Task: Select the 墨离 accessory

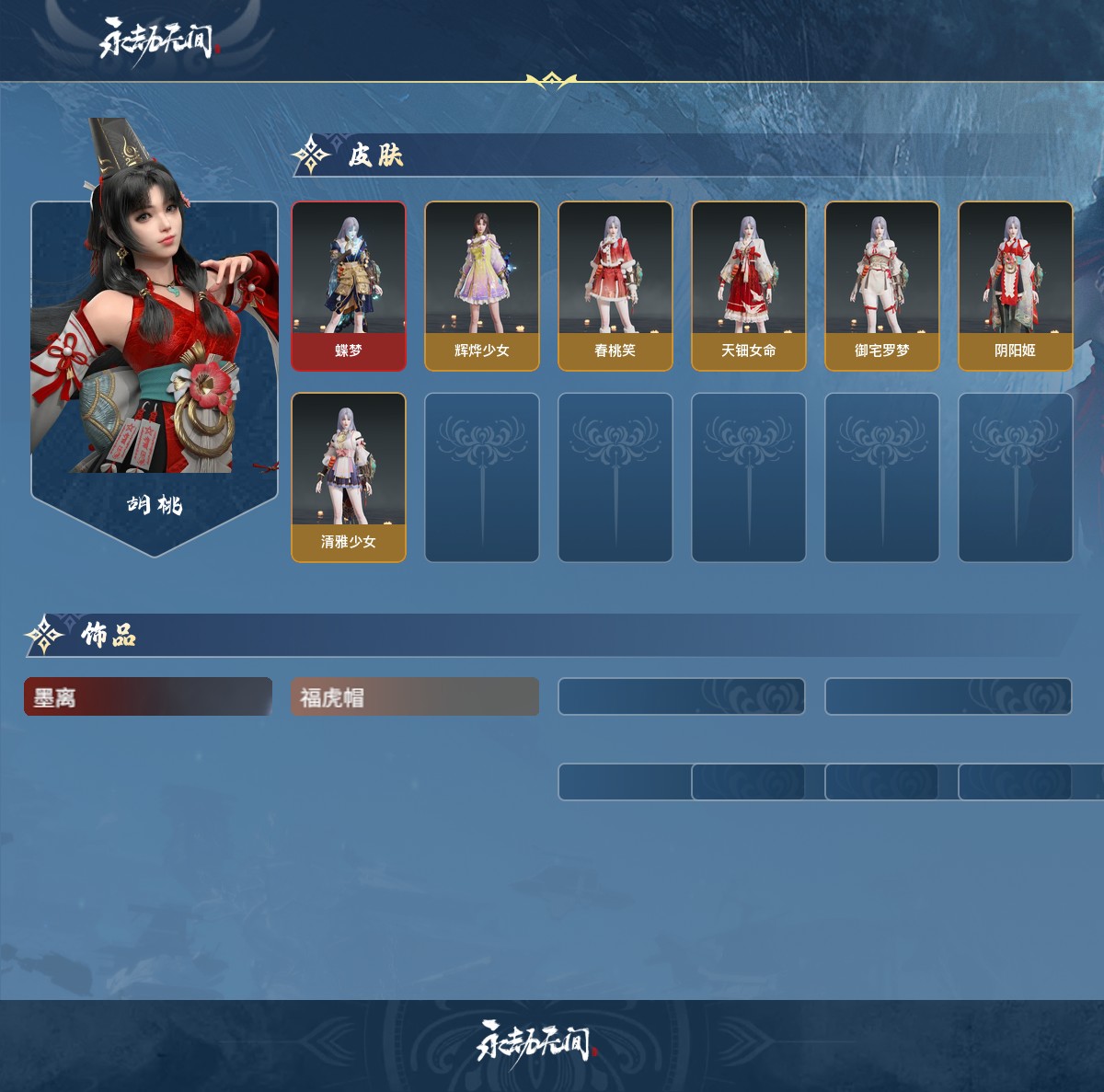Action: [x=148, y=696]
